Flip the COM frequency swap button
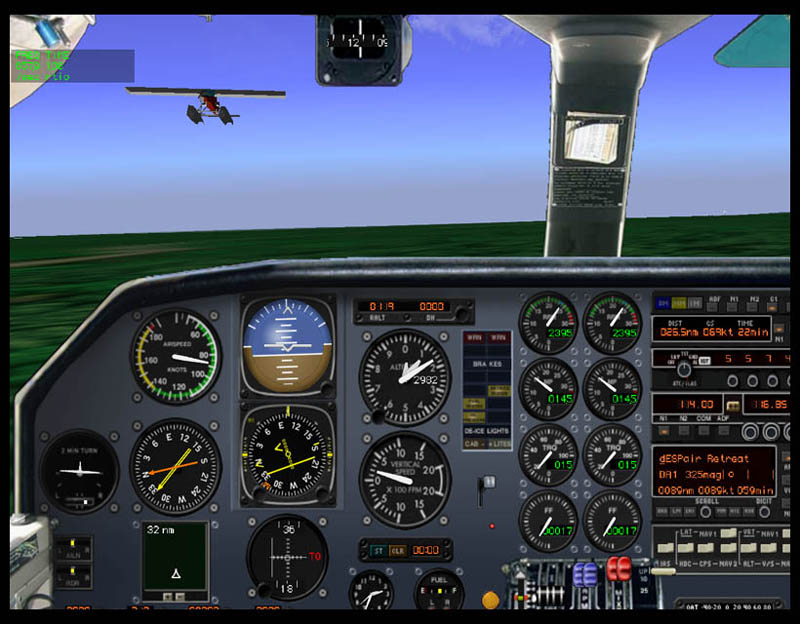800x624 pixels. point(734,405)
